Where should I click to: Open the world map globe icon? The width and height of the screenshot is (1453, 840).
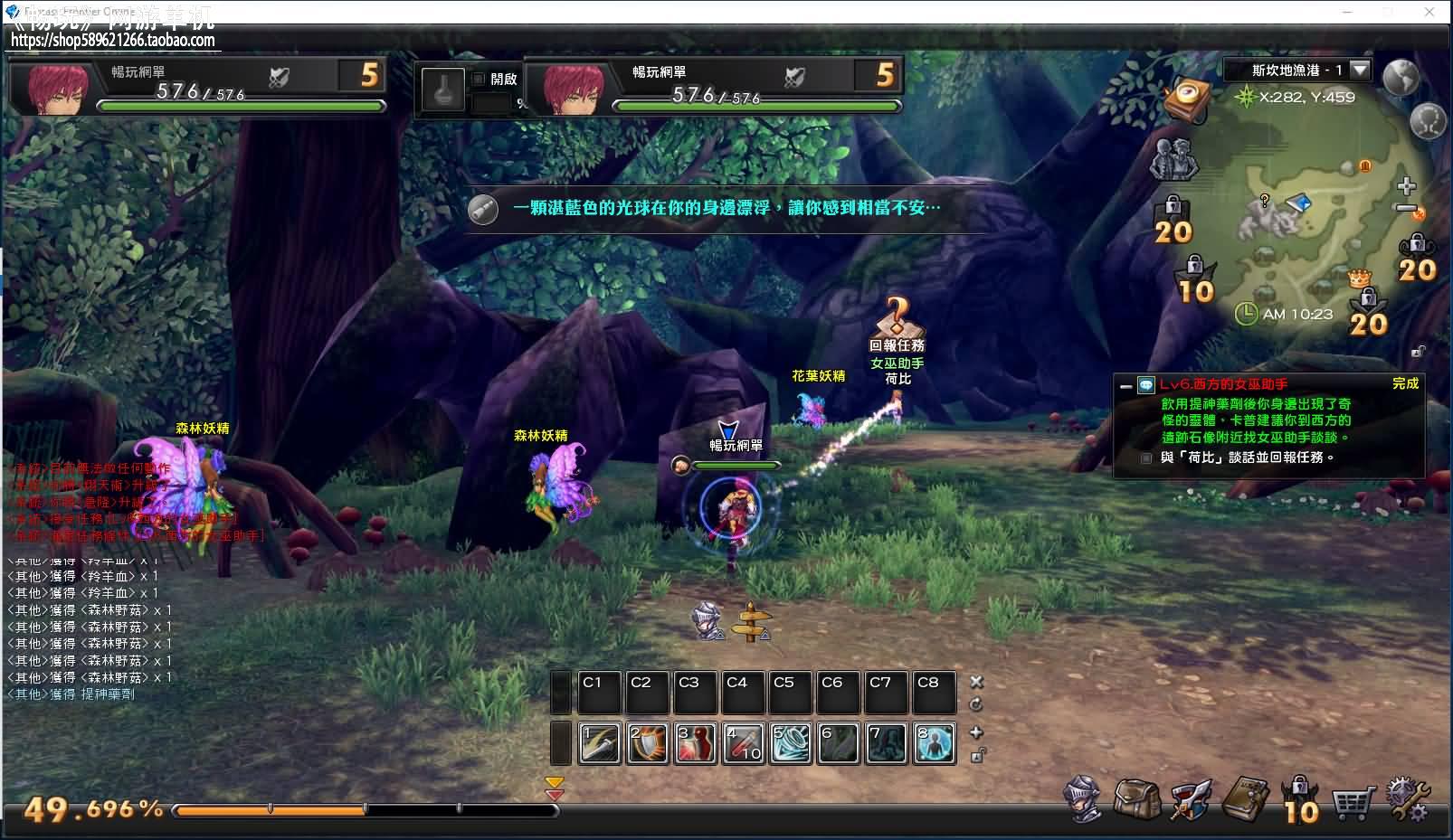click(x=1401, y=78)
